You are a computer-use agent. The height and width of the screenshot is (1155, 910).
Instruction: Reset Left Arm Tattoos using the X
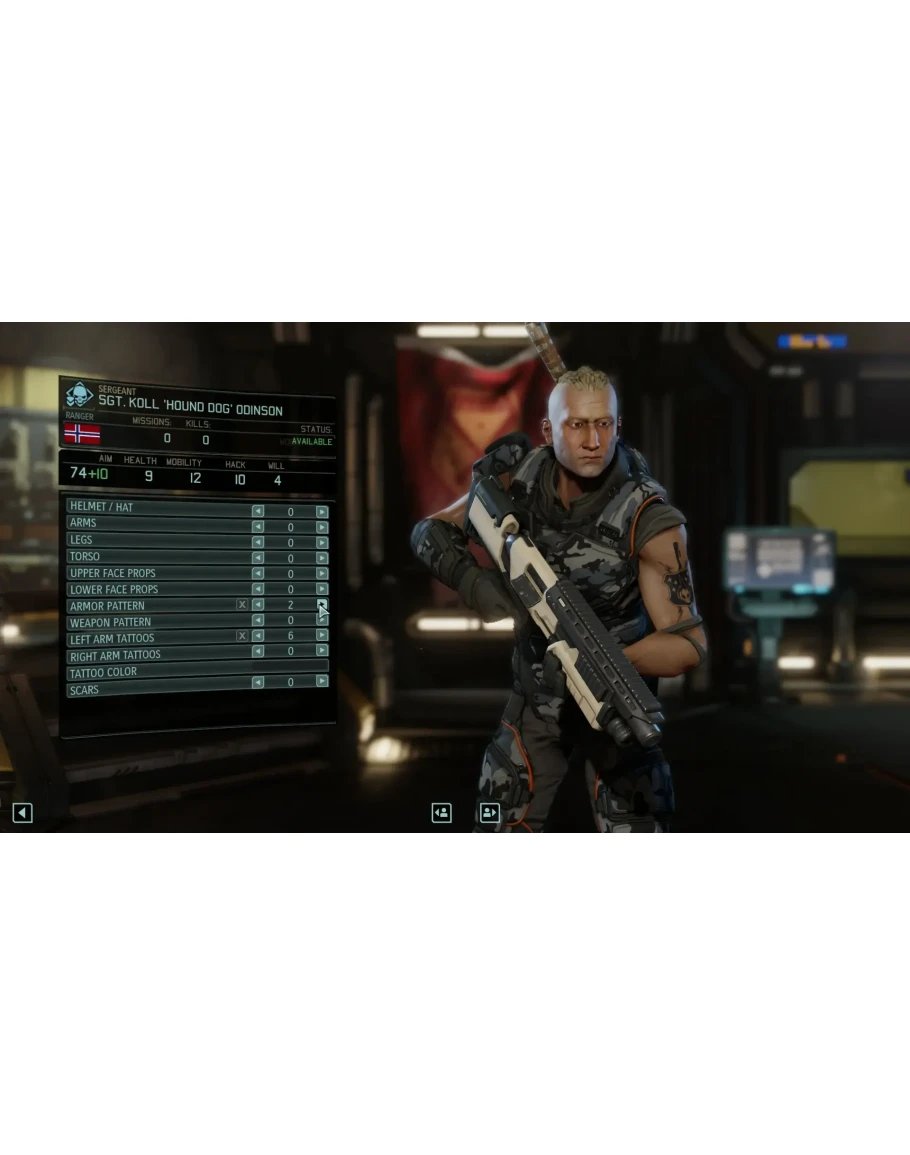242,636
